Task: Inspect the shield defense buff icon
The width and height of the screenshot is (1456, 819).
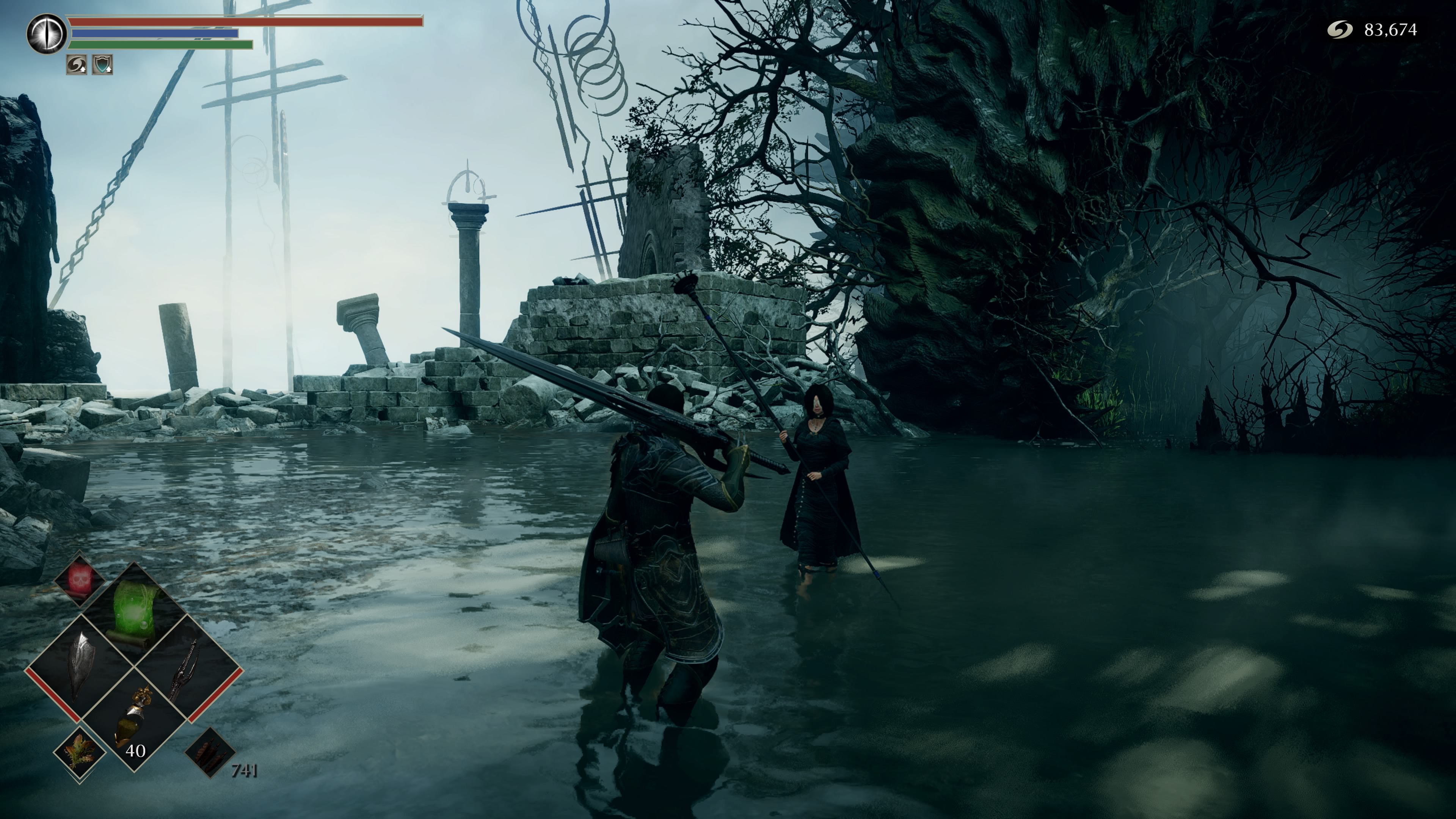Action: 102,64
